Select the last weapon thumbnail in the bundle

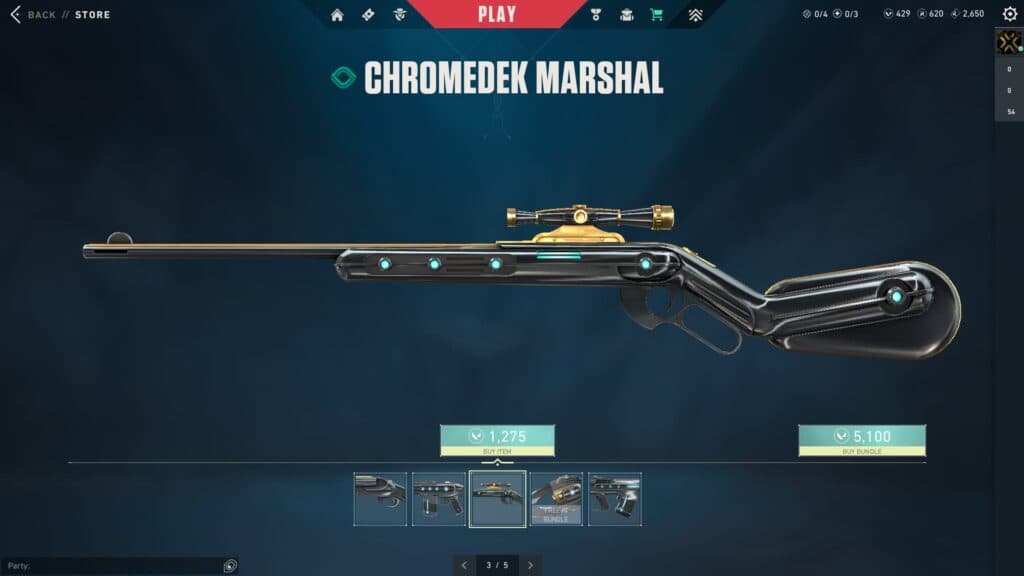(x=615, y=499)
